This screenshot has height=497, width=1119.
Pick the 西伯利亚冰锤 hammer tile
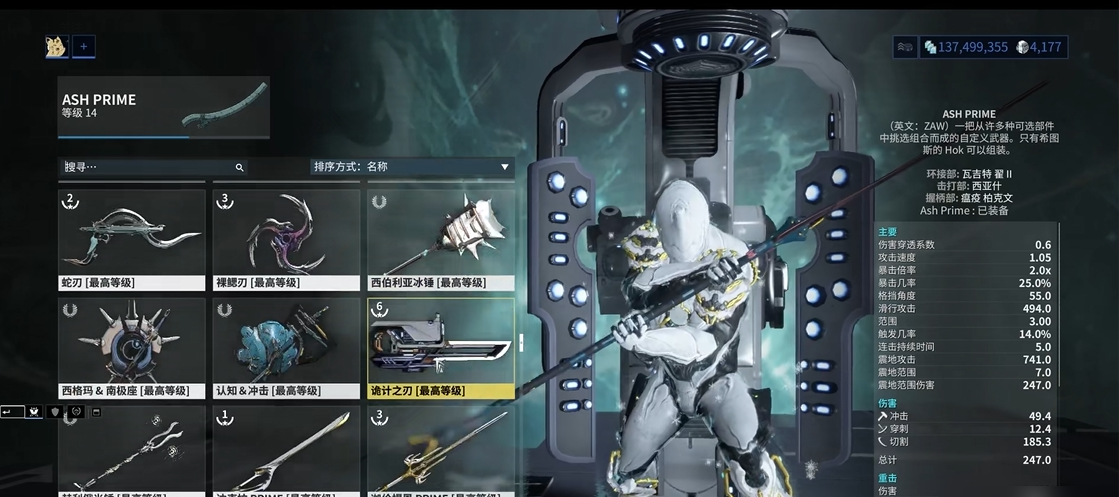[441, 239]
